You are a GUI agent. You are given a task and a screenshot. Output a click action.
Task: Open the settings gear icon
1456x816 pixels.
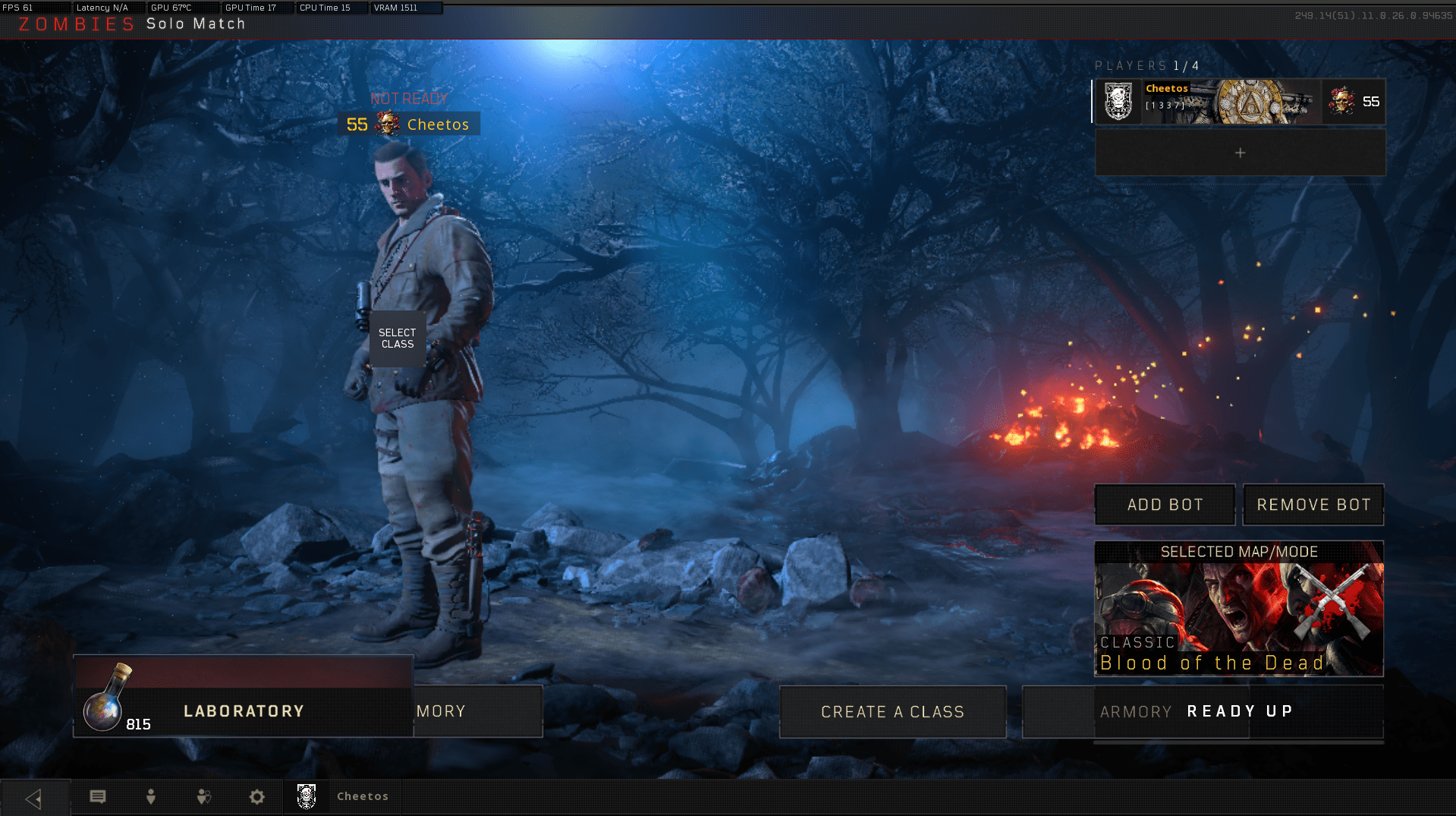256,796
